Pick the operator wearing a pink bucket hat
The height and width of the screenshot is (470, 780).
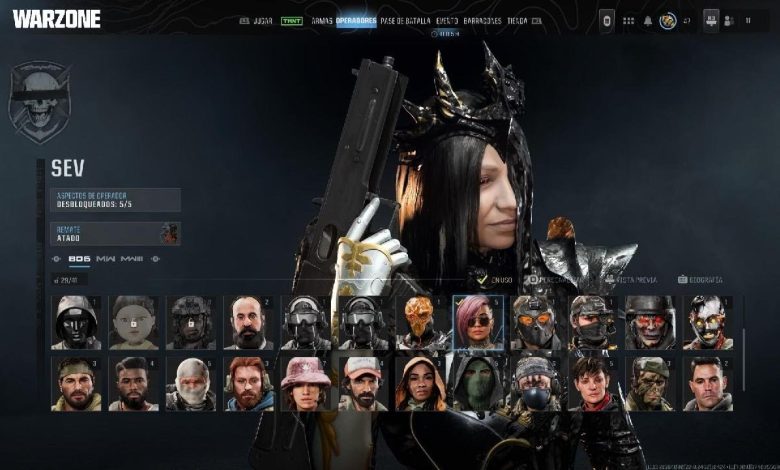[305, 384]
